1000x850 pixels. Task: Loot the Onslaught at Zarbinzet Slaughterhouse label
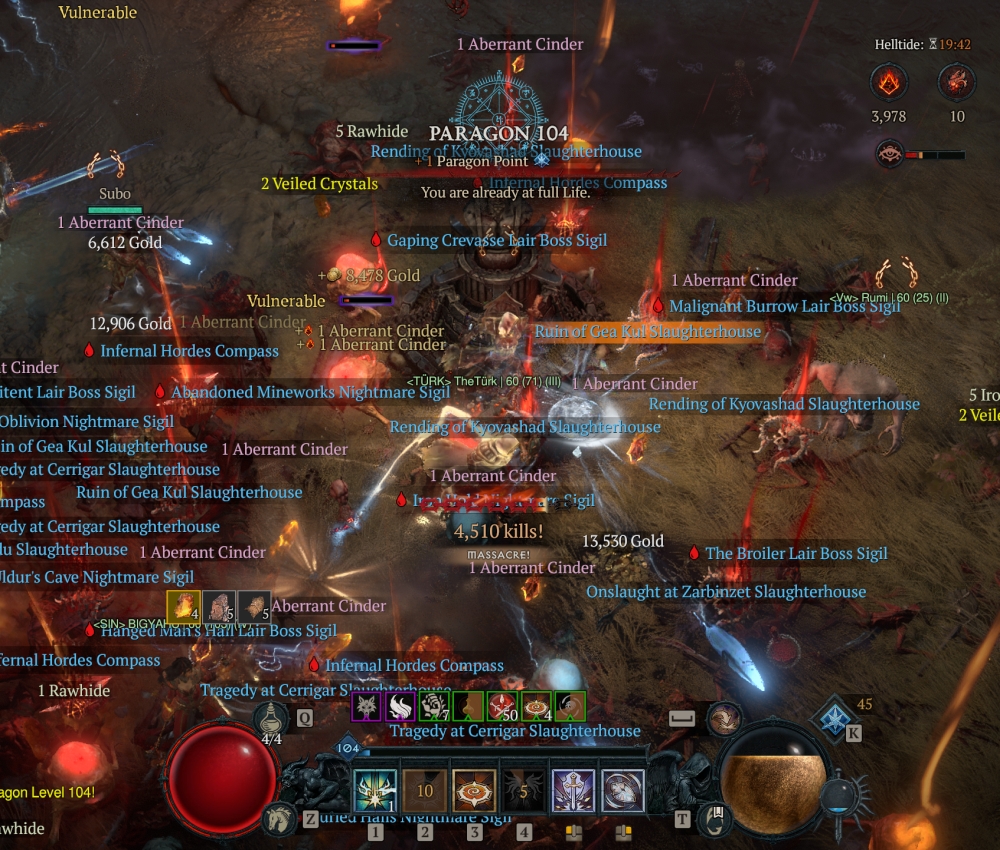coord(726,591)
